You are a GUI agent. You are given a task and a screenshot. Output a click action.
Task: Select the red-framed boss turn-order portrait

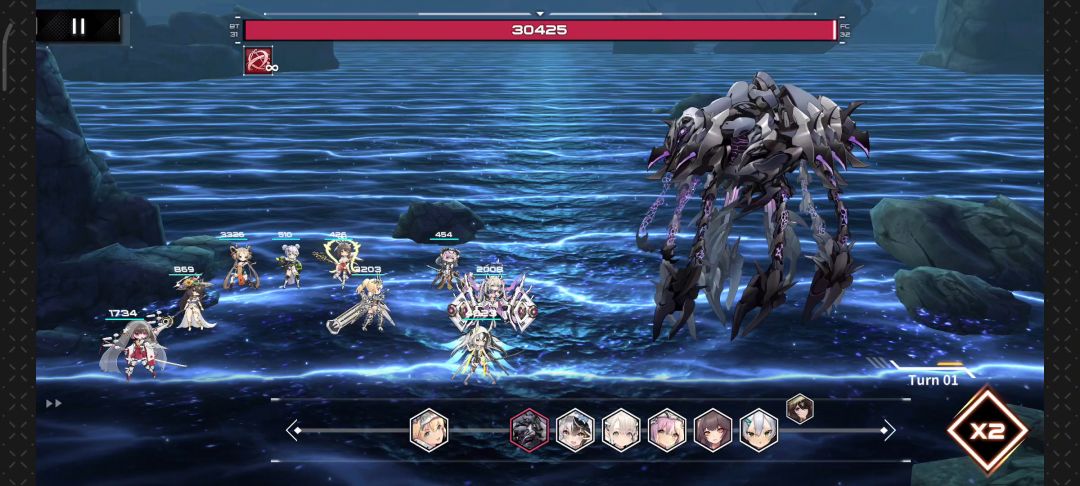[529, 430]
